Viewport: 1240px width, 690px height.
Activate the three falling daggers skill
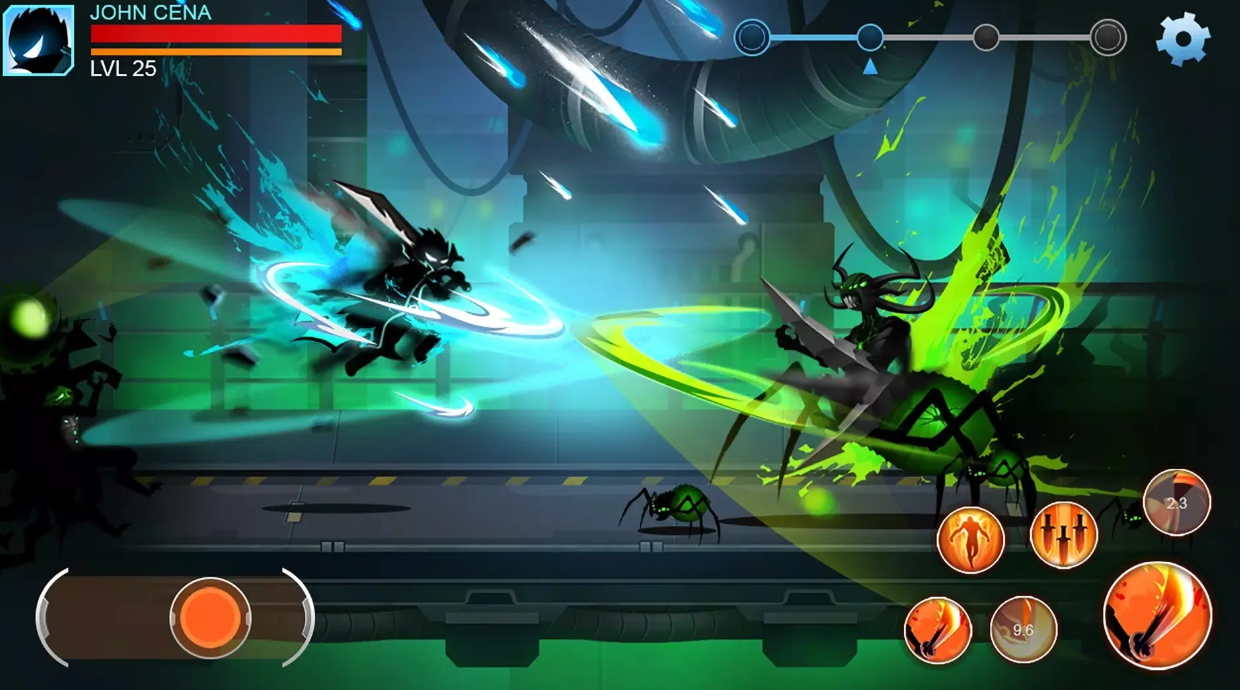1063,535
